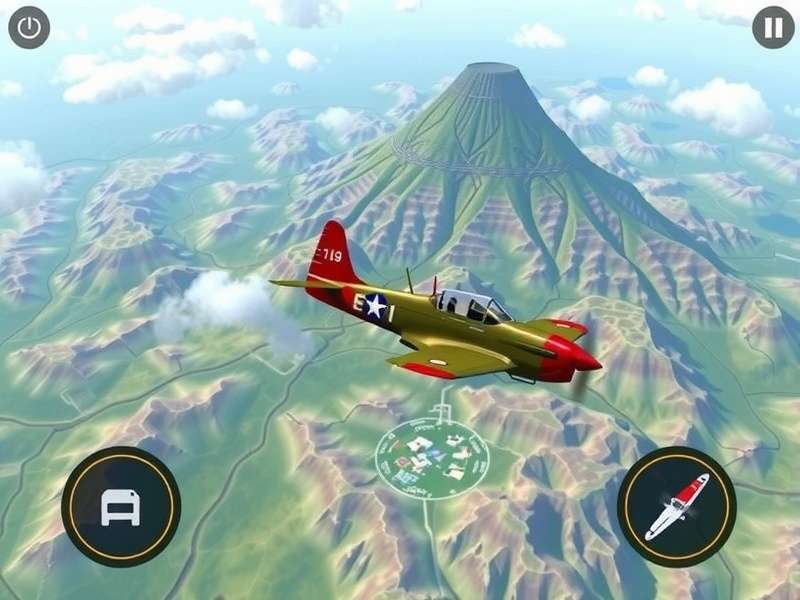800x600 pixels.
Task: Pause the game
Action: (773, 28)
